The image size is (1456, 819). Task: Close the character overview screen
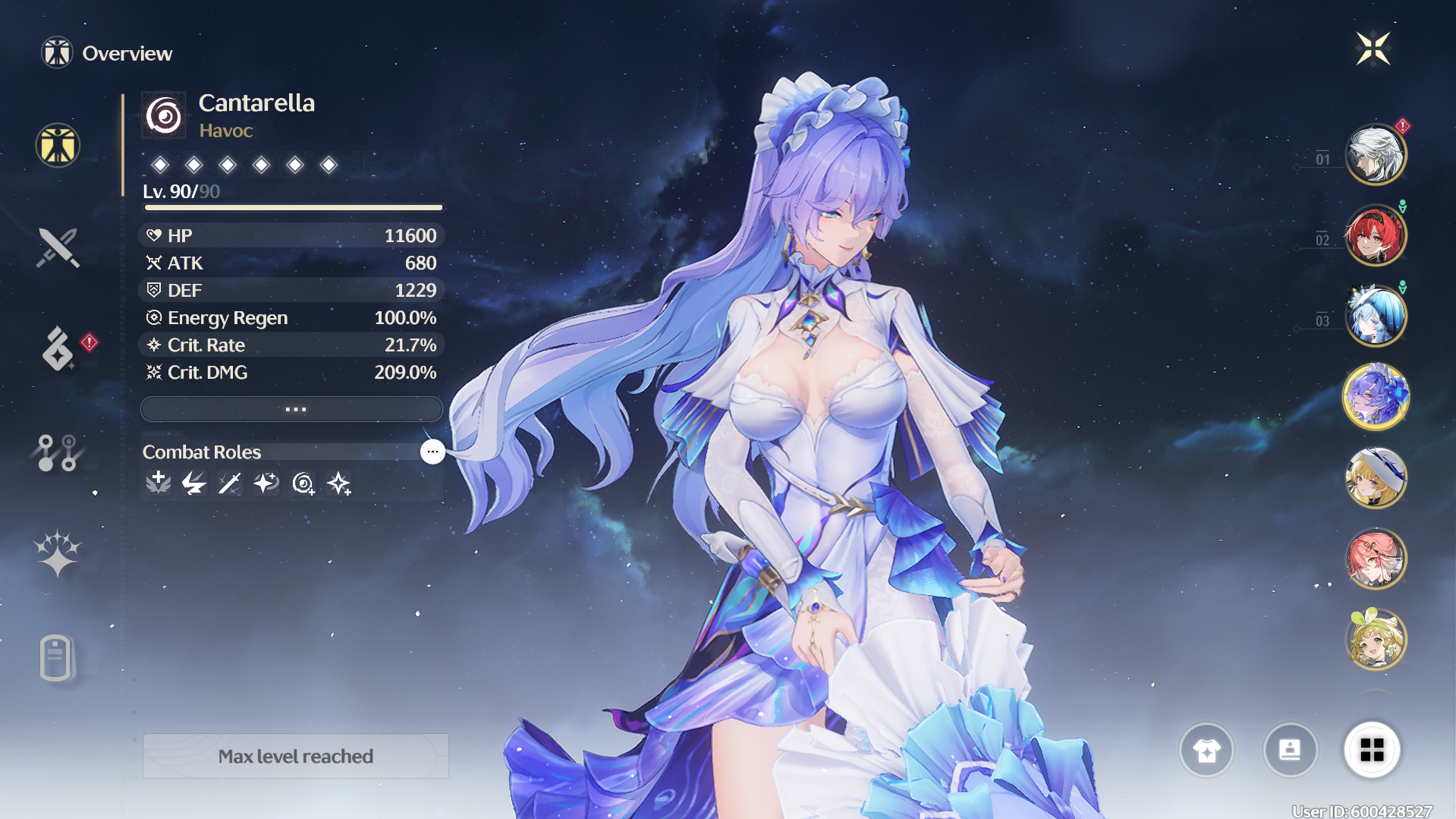coord(1373,49)
